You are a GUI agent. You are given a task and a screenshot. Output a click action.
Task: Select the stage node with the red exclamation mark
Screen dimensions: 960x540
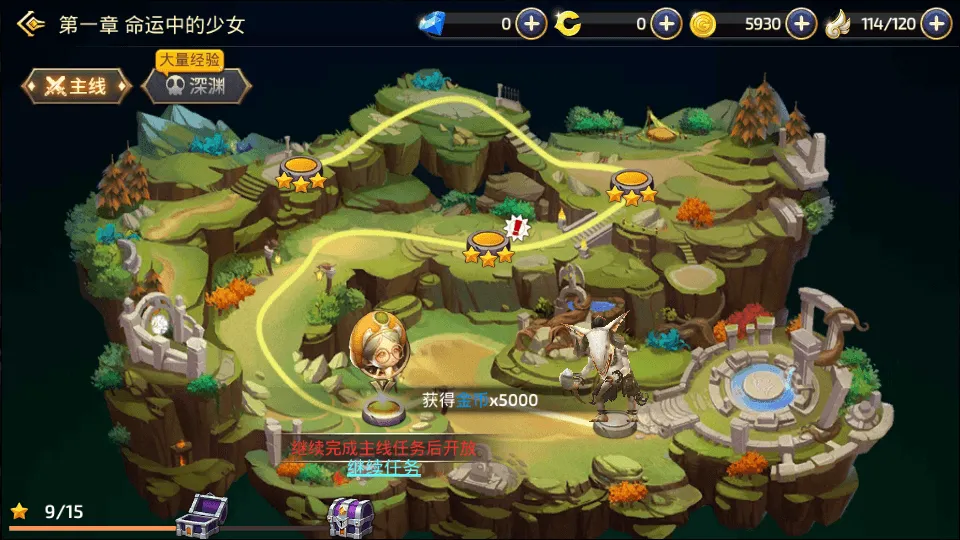coord(489,243)
